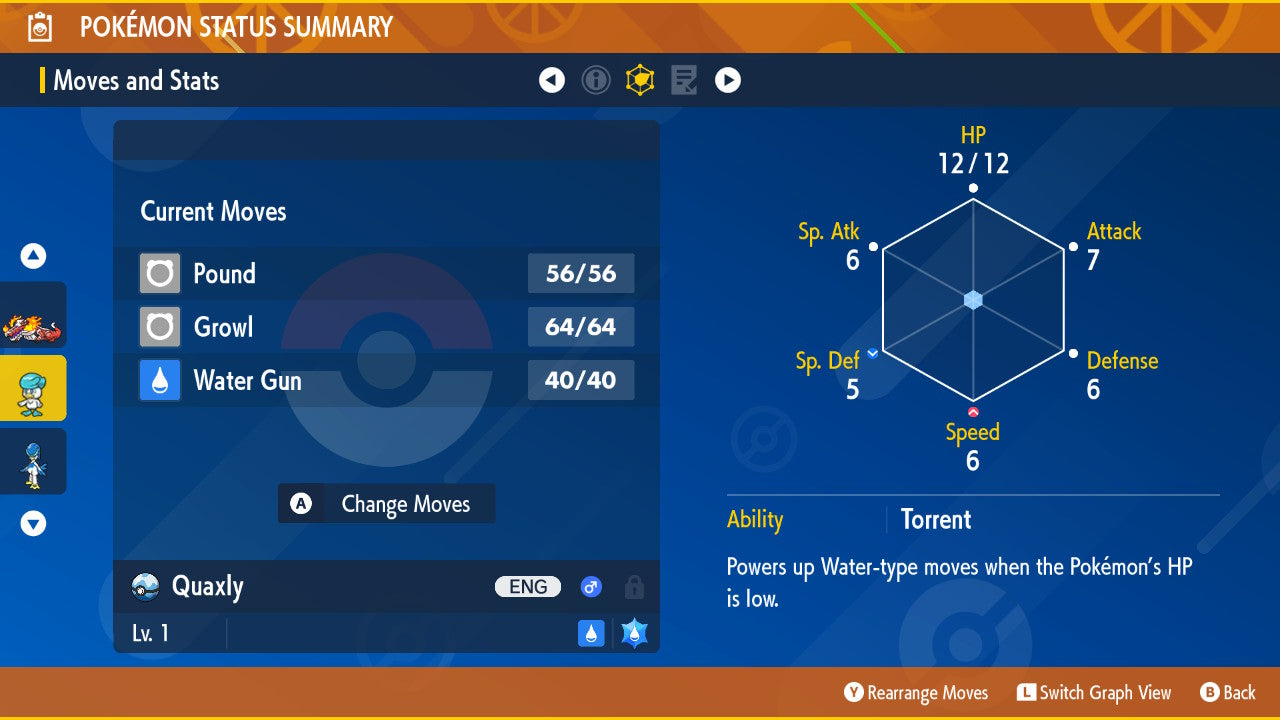Click the Normal-type icon beside Growl
The height and width of the screenshot is (720, 1280).
coord(159,327)
